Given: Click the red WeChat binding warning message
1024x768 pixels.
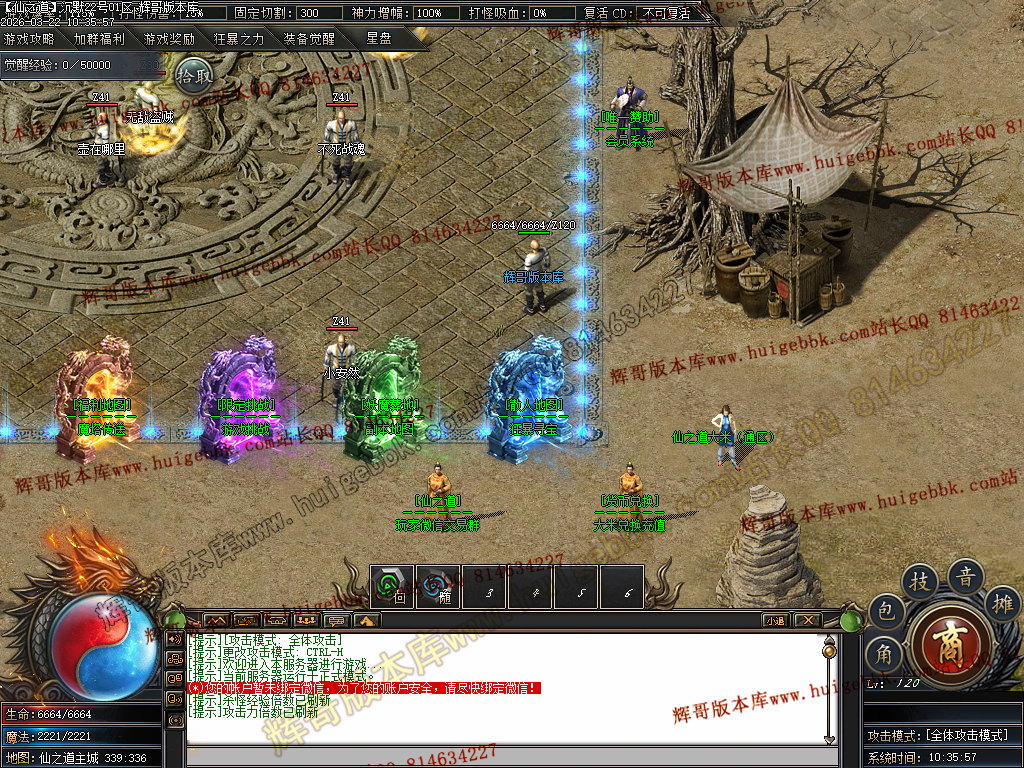Looking at the screenshot, I should pyautogui.click(x=365, y=688).
